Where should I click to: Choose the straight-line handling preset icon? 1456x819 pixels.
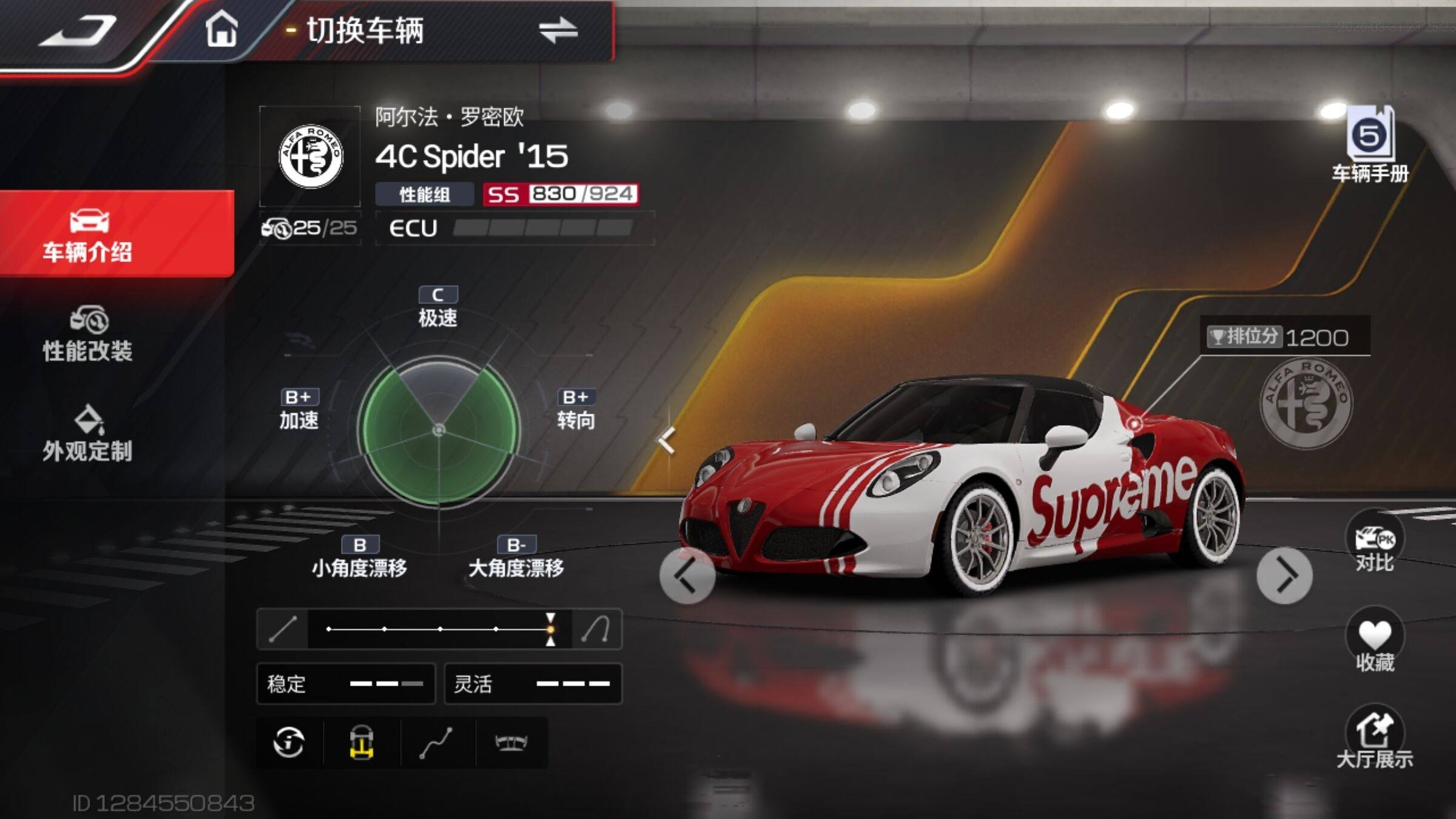click(283, 629)
